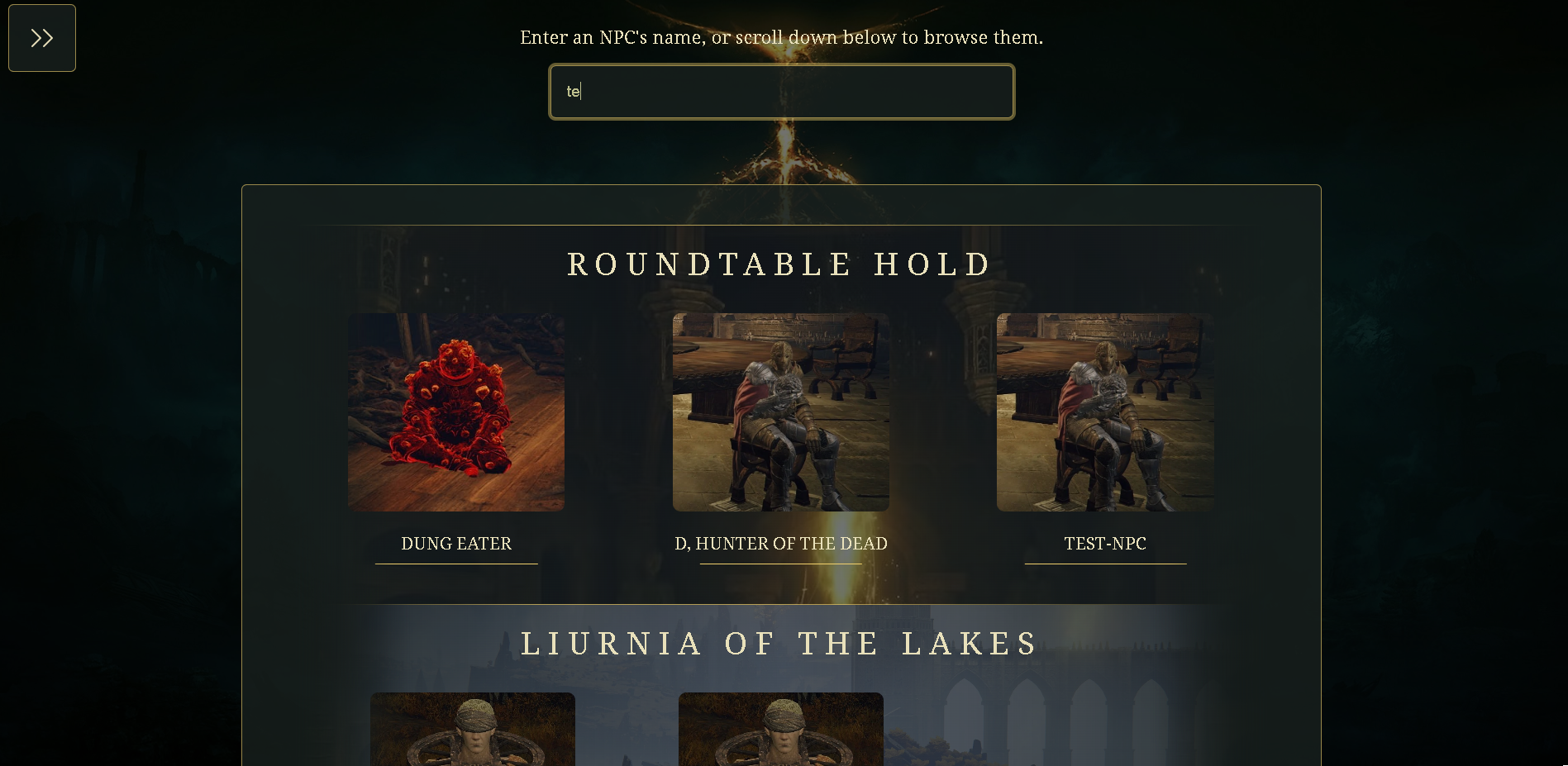
Task: Open the Dung Eater NPC page
Action: 455,543
